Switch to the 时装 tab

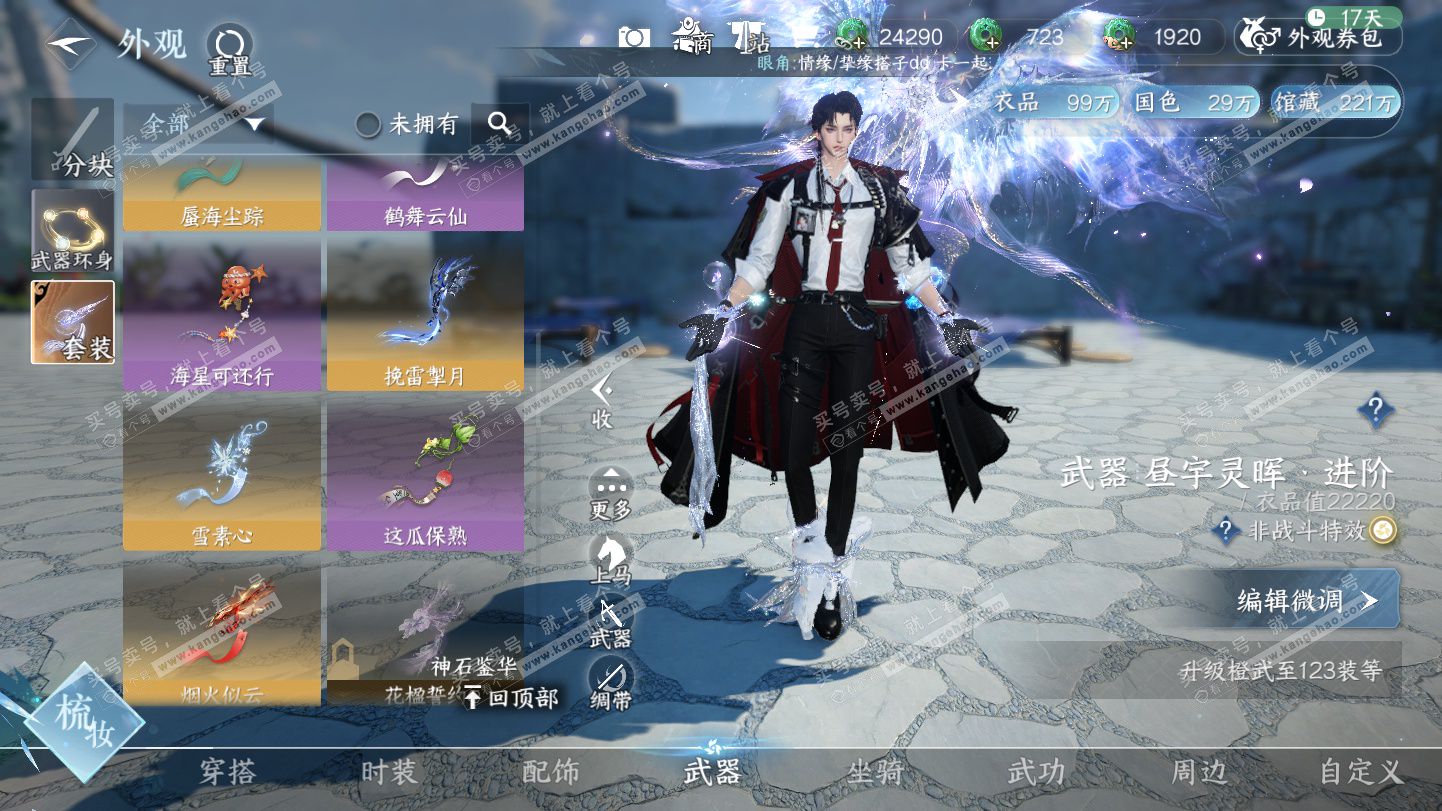389,772
